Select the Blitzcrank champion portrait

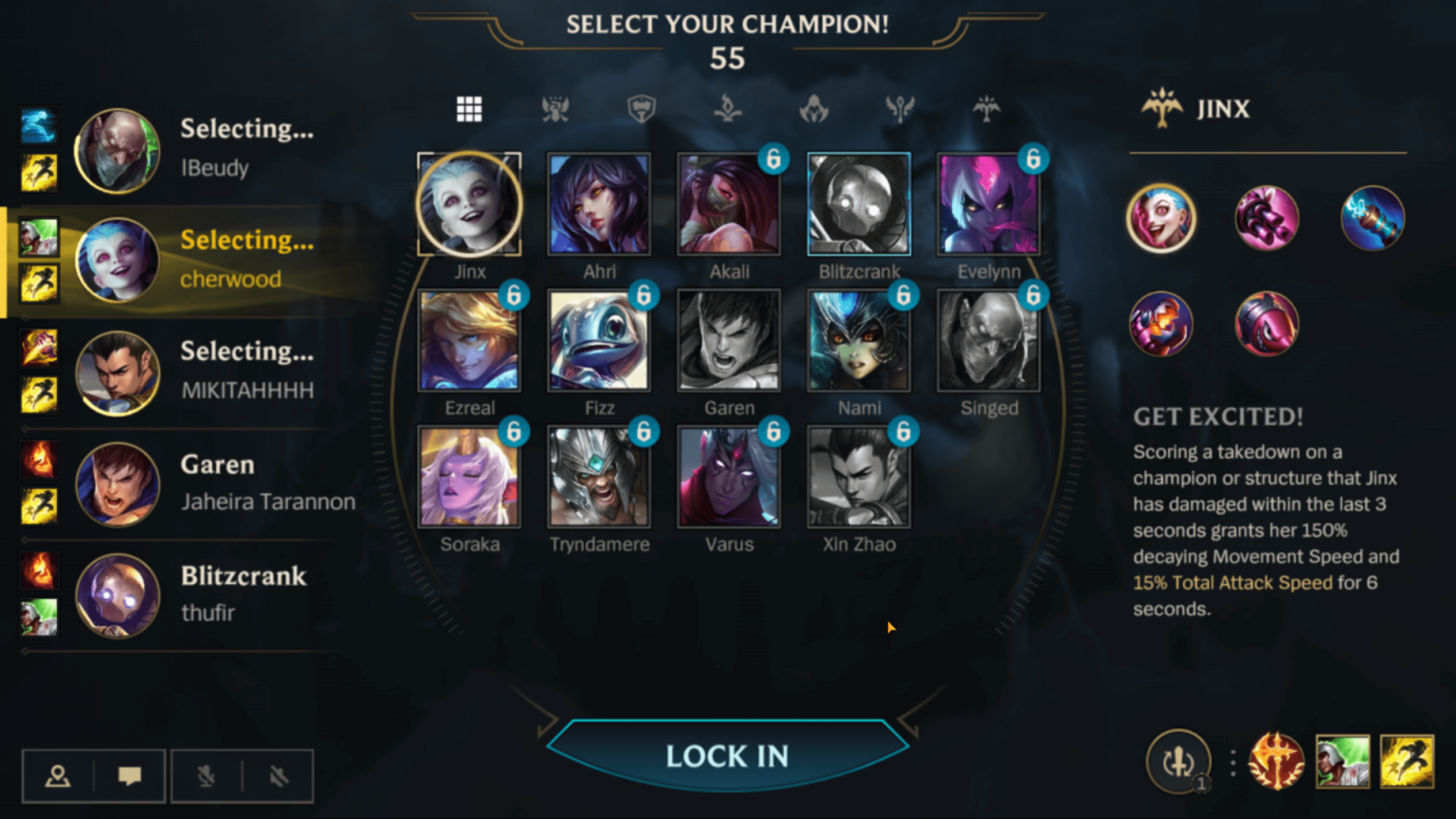click(858, 203)
